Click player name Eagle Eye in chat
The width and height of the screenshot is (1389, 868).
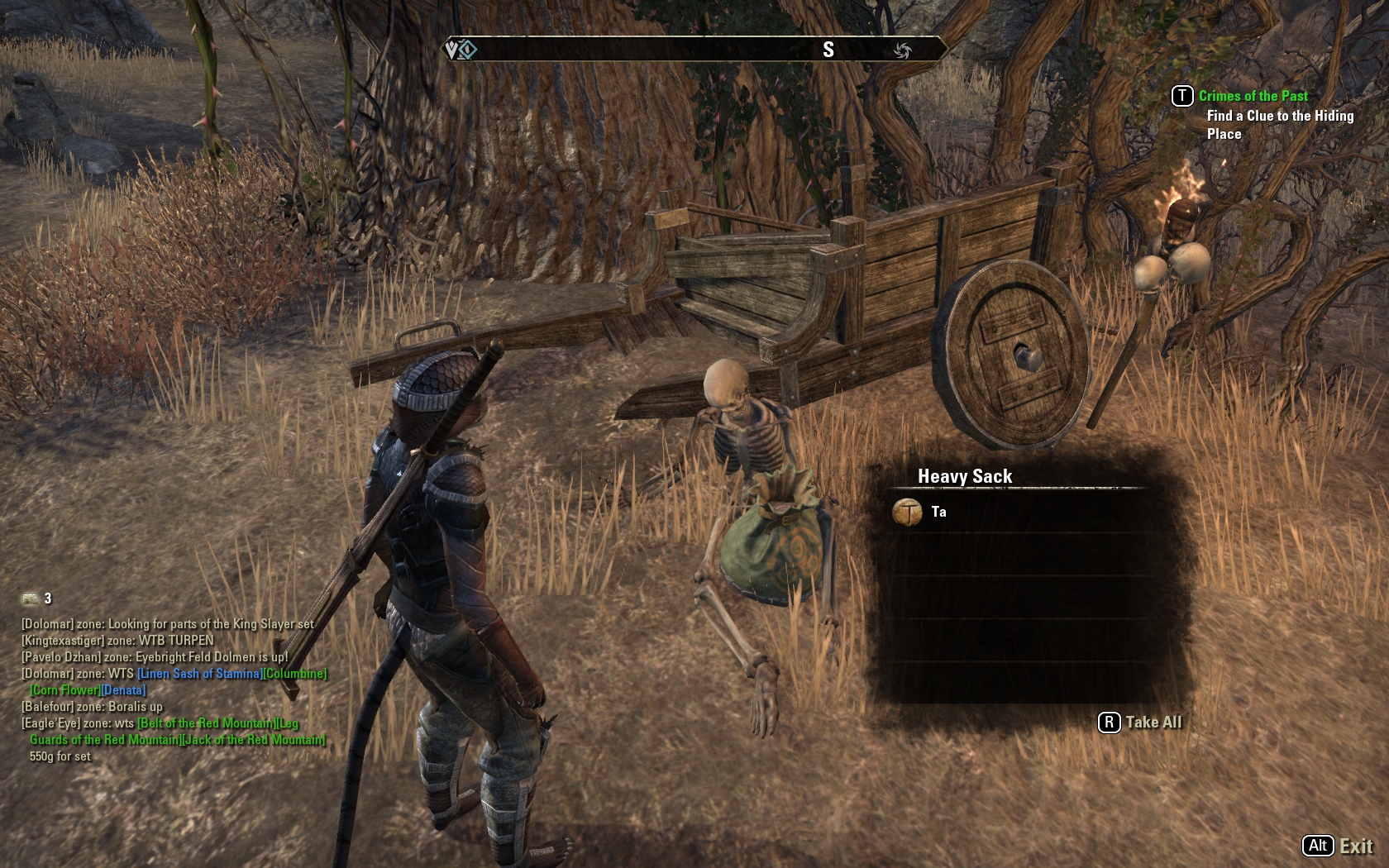51,723
